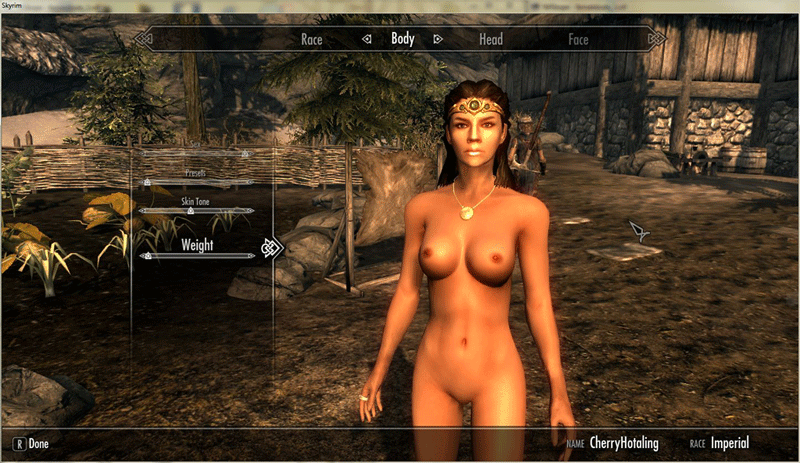Open the Head tab
The width and height of the screenshot is (800, 463).
(x=490, y=40)
